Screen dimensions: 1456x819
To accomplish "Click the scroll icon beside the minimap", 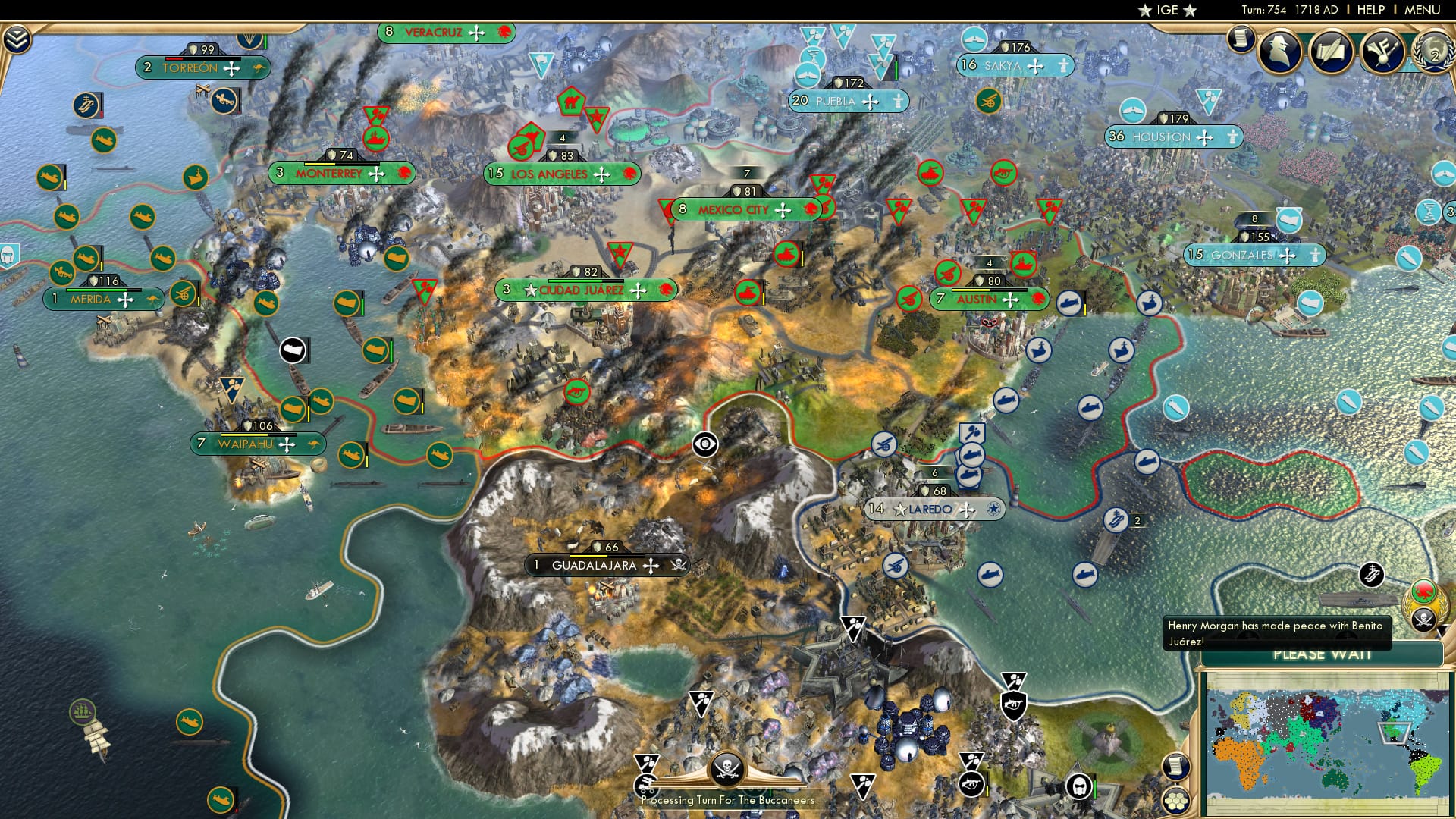I will (x=1176, y=767).
